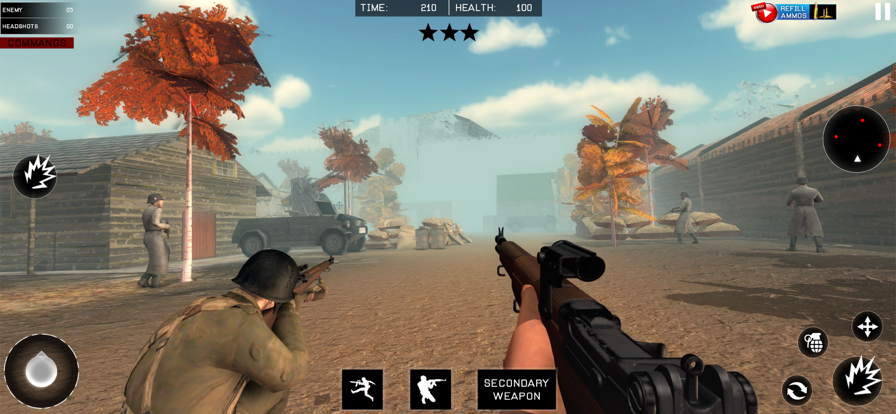
Task: Tap the circular arrows reload icon
Action: click(x=797, y=390)
